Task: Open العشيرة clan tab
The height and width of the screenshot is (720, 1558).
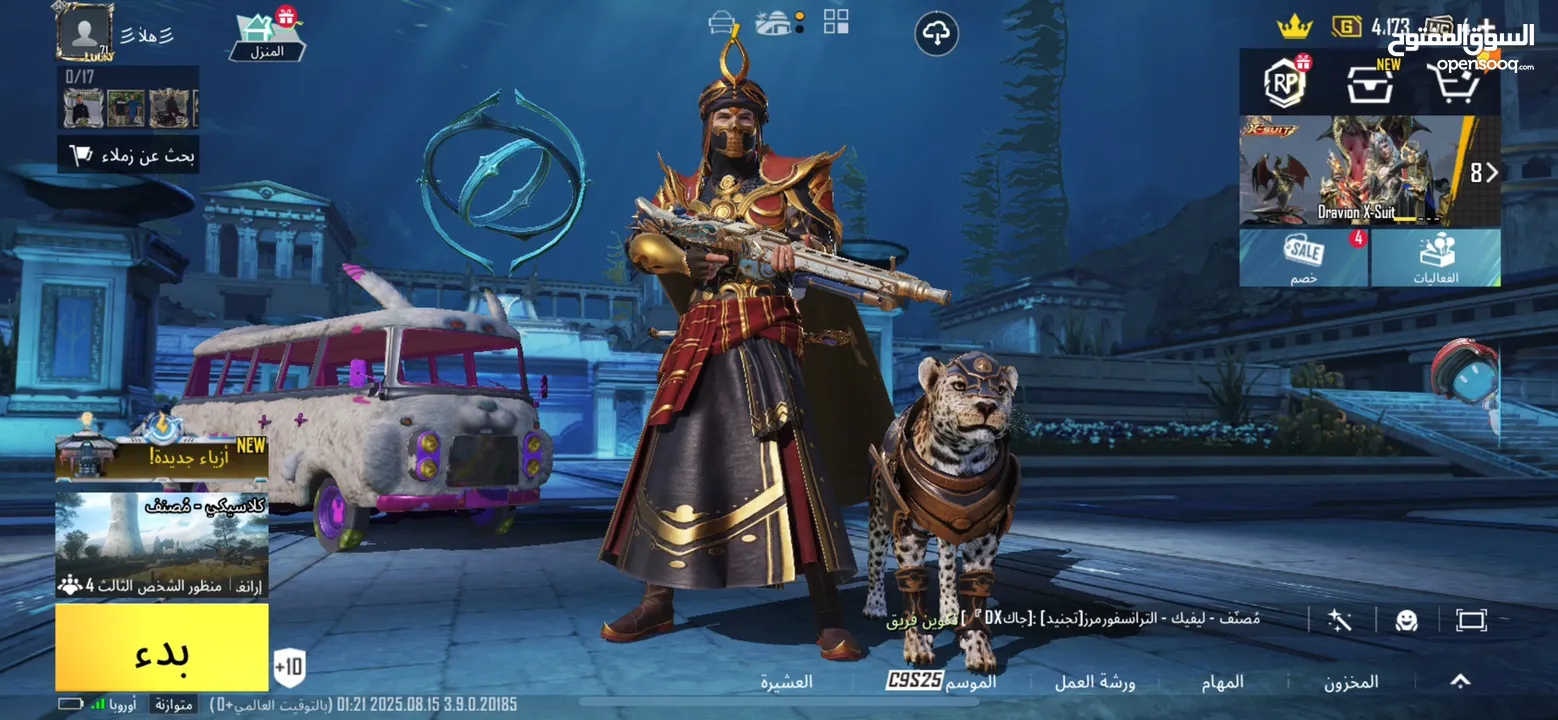Action: [787, 682]
